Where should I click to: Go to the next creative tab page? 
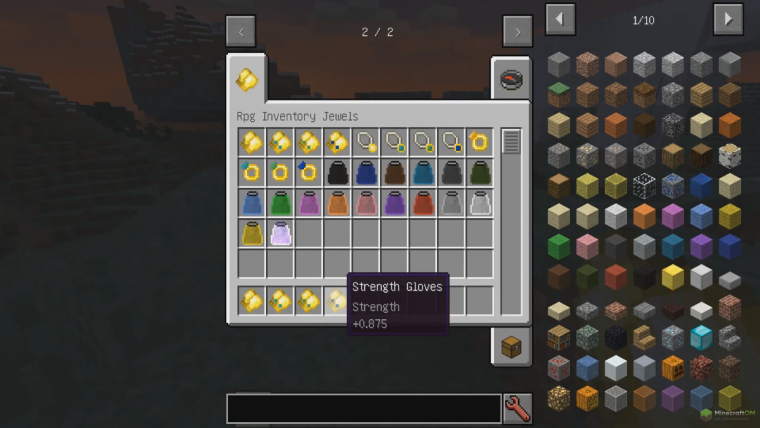point(517,31)
